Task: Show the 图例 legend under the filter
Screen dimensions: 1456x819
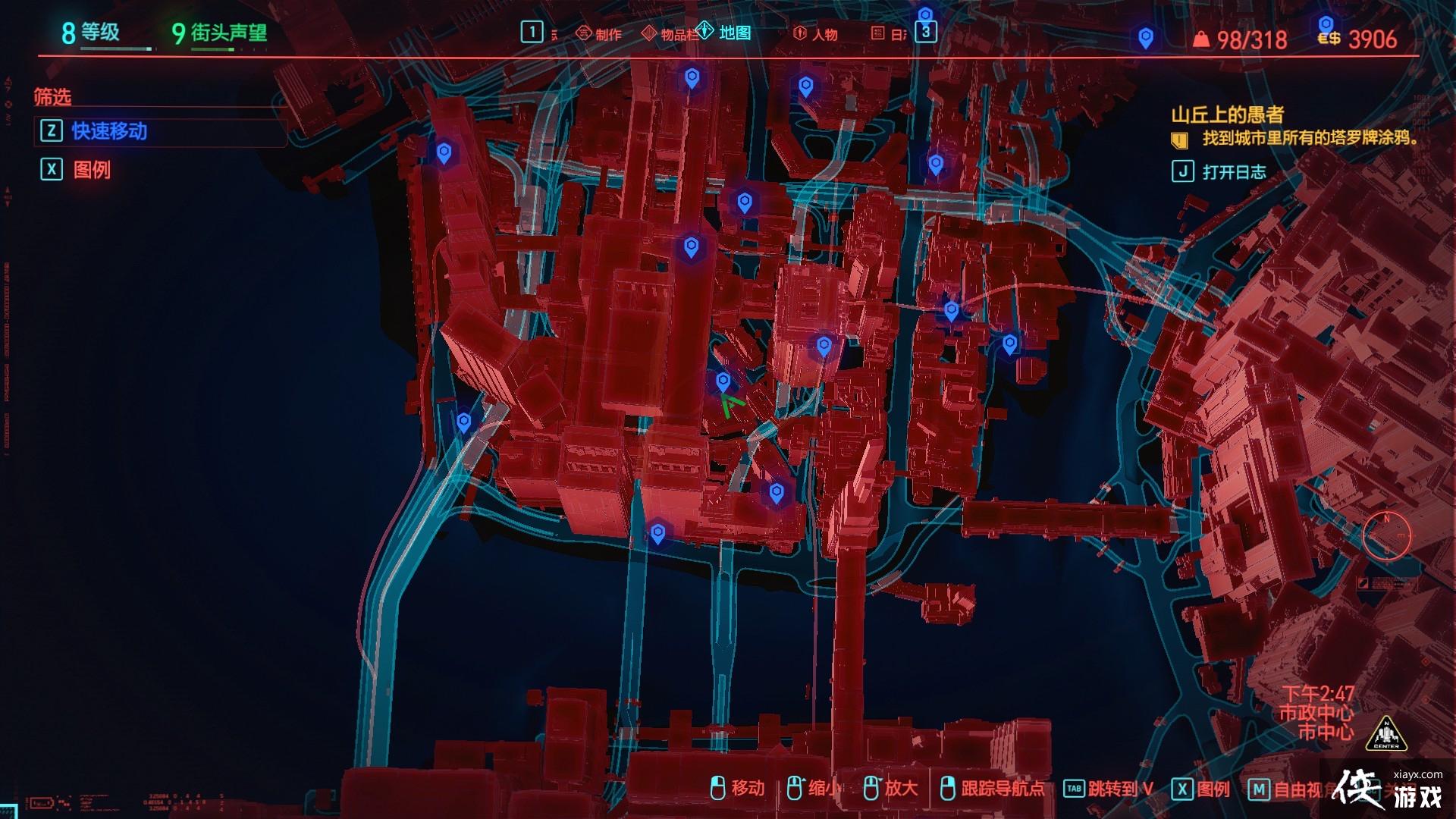Action: [x=91, y=169]
